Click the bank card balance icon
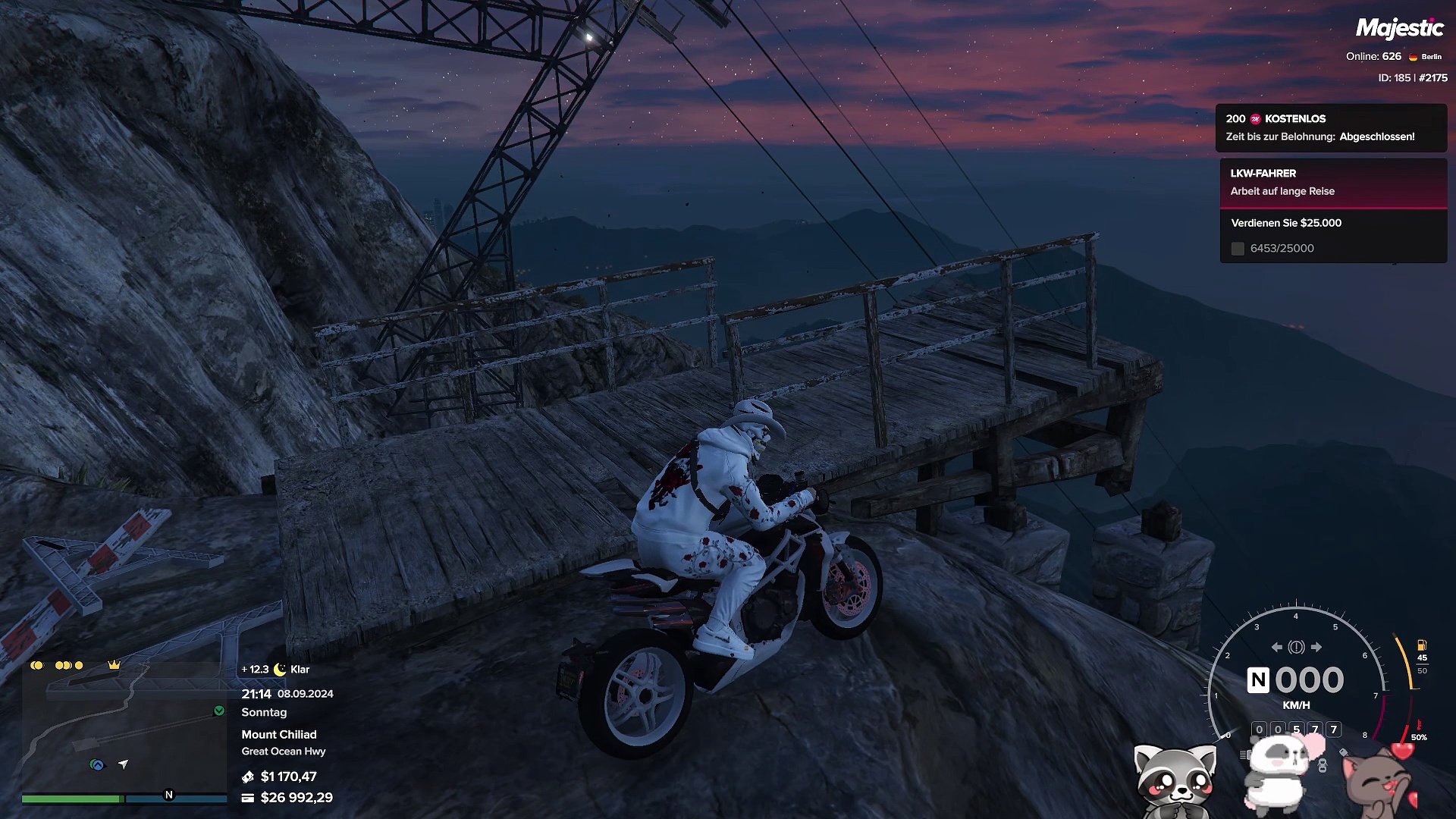 point(248,798)
